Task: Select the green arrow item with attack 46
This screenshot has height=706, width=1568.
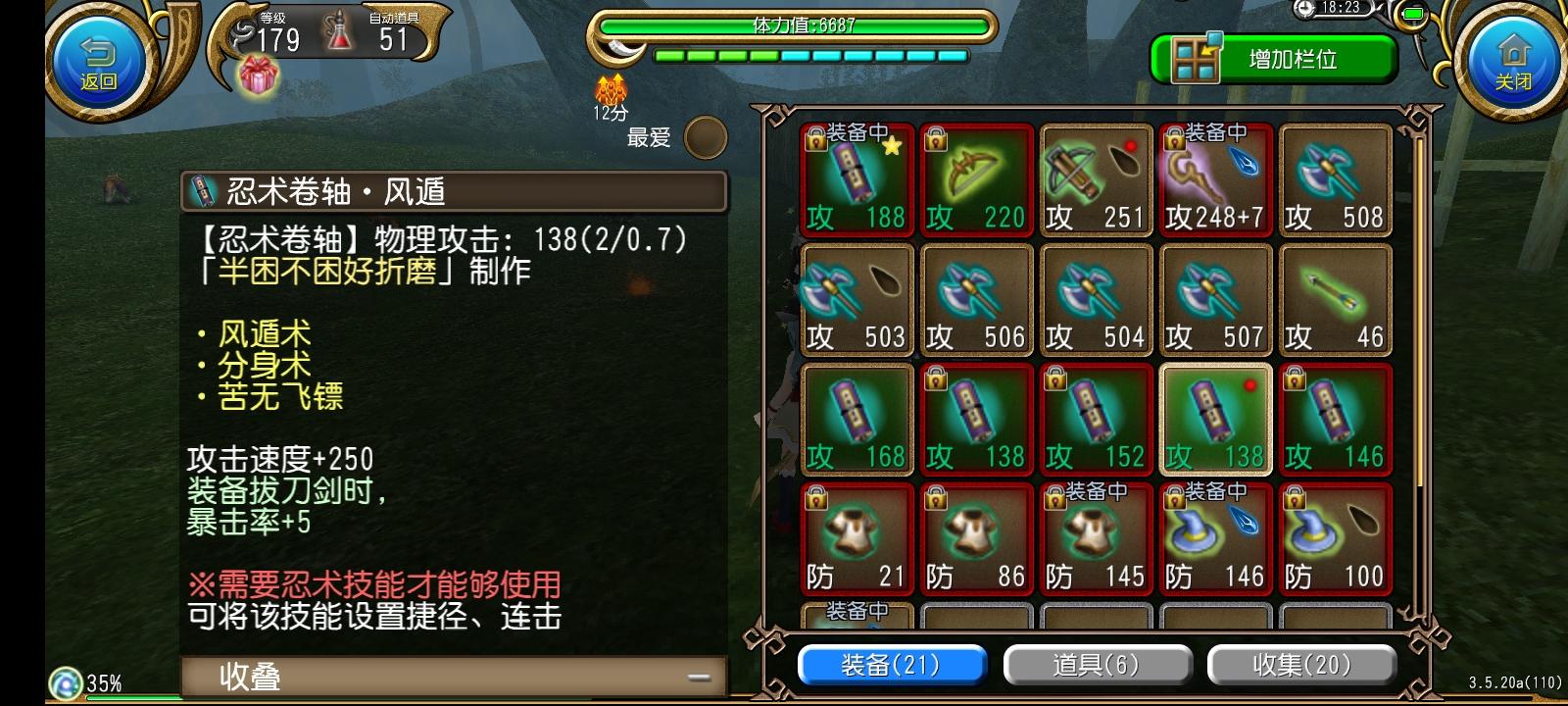Action: click(x=1335, y=301)
